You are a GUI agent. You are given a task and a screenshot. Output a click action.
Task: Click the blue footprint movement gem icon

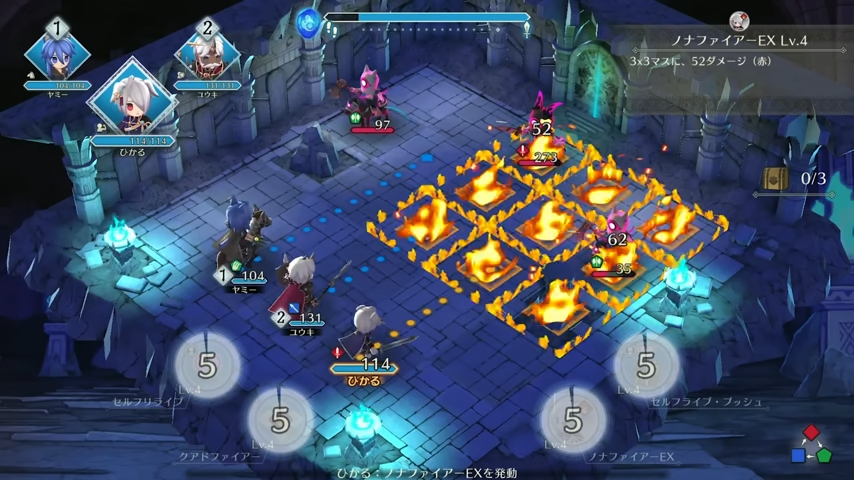(x=309, y=20)
